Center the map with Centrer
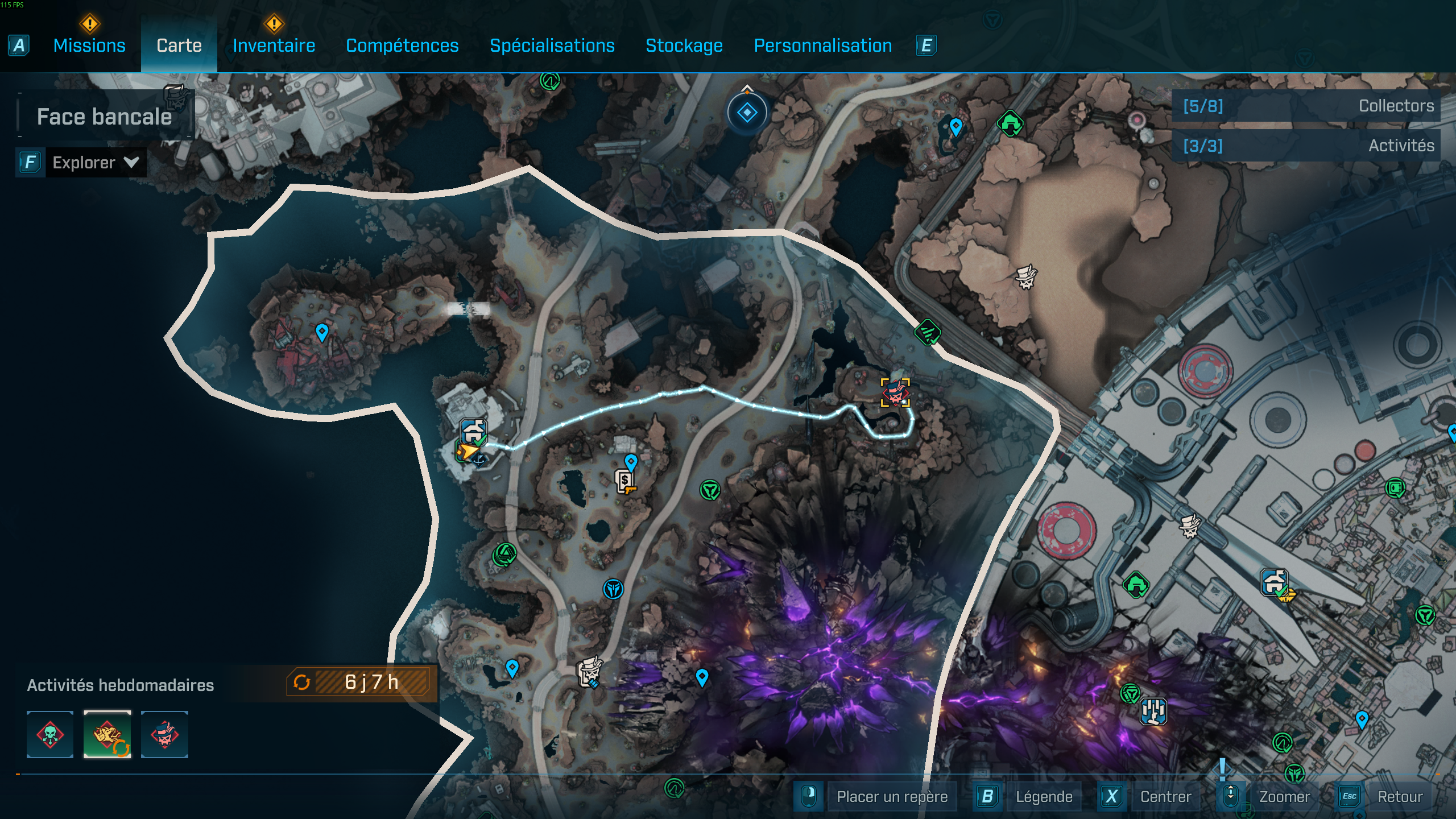The image size is (1456, 819). pyautogui.click(x=1165, y=797)
